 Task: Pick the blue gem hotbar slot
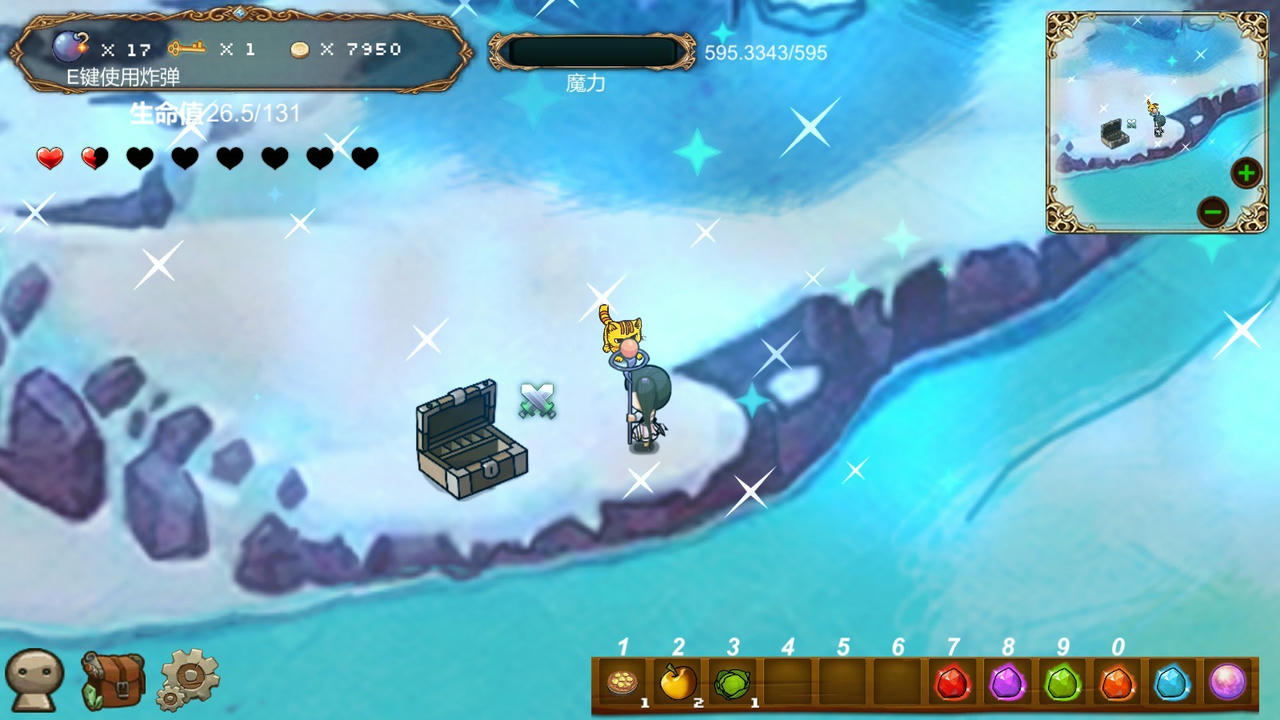(x=1172, y=684)
